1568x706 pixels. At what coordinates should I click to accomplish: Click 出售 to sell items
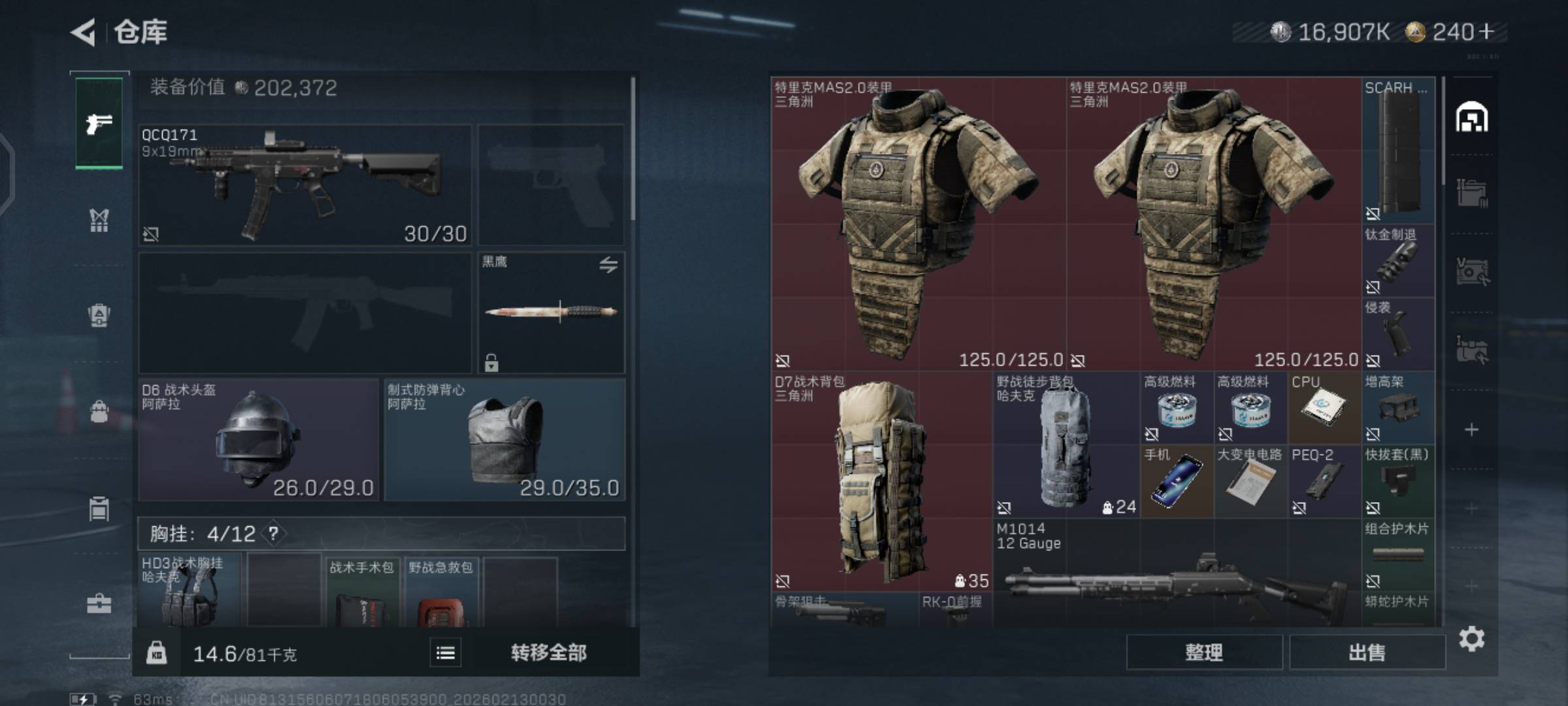(x=1367, y=652)
